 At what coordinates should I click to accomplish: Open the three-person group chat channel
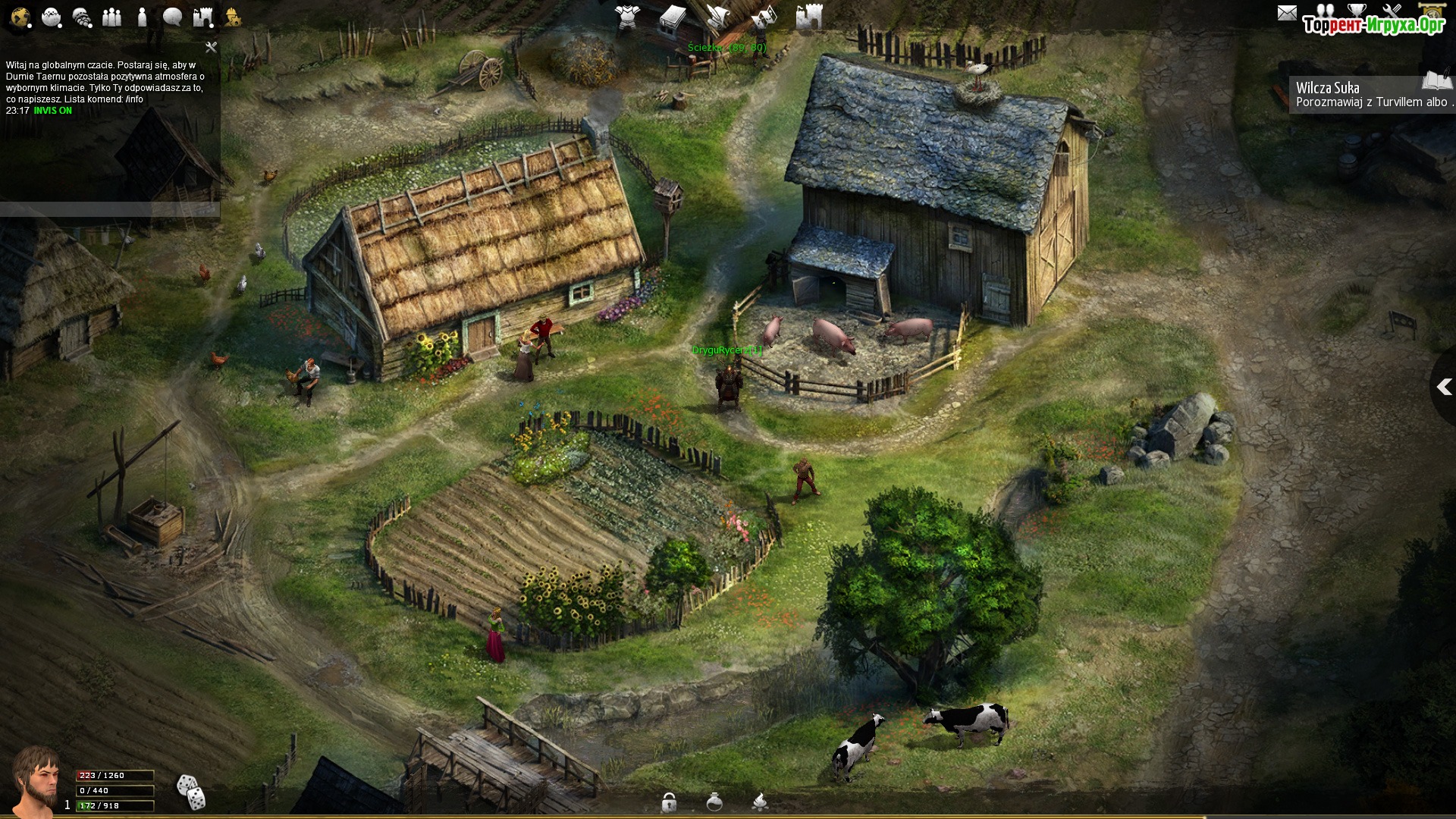click(x=111, y=17)
